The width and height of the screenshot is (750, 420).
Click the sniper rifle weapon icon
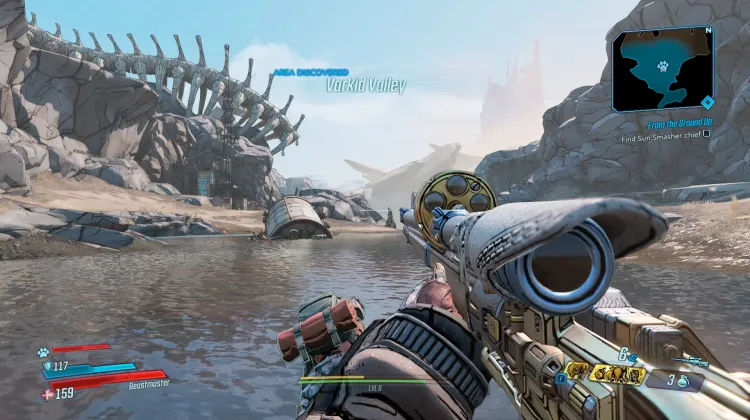[688, 360]
